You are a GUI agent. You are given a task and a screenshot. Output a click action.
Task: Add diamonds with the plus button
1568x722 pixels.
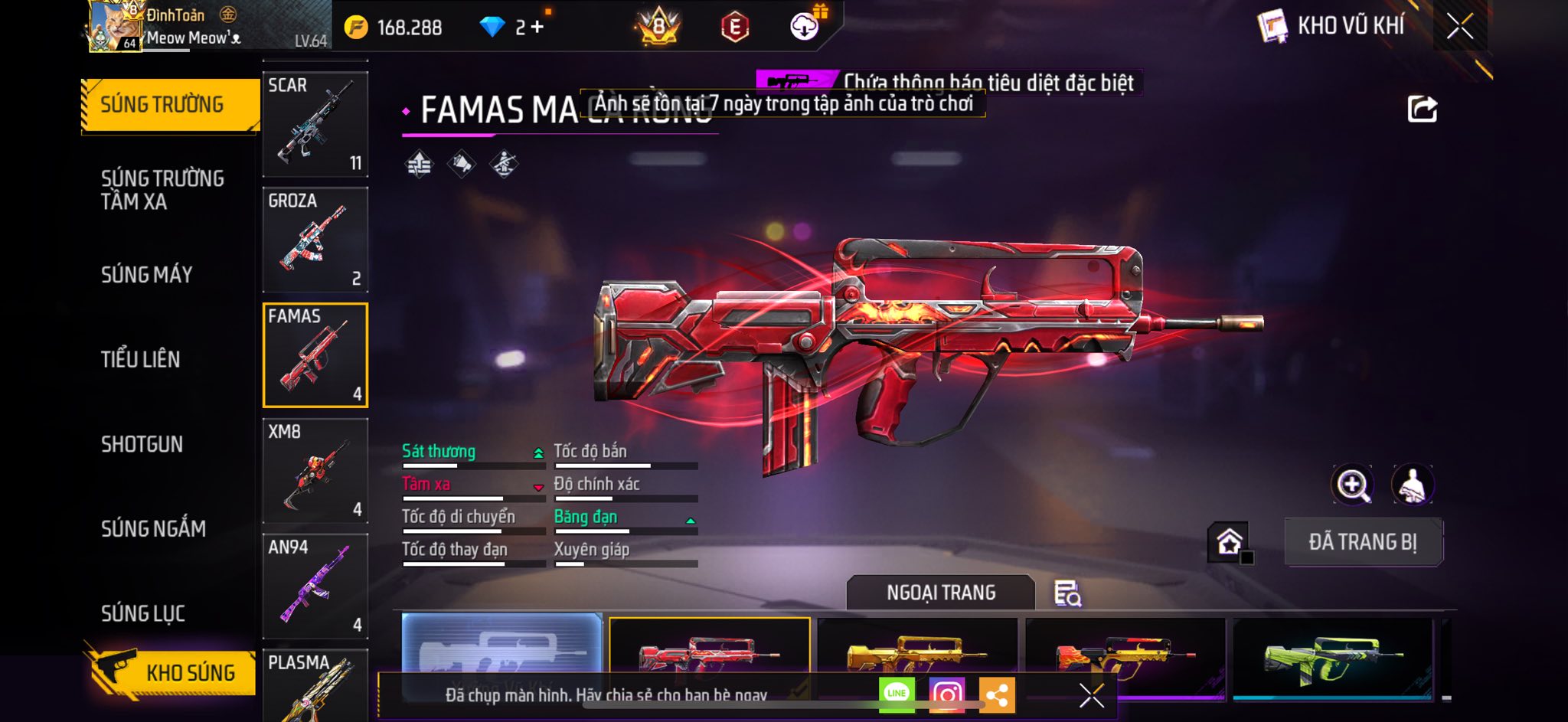click(537, 28)
